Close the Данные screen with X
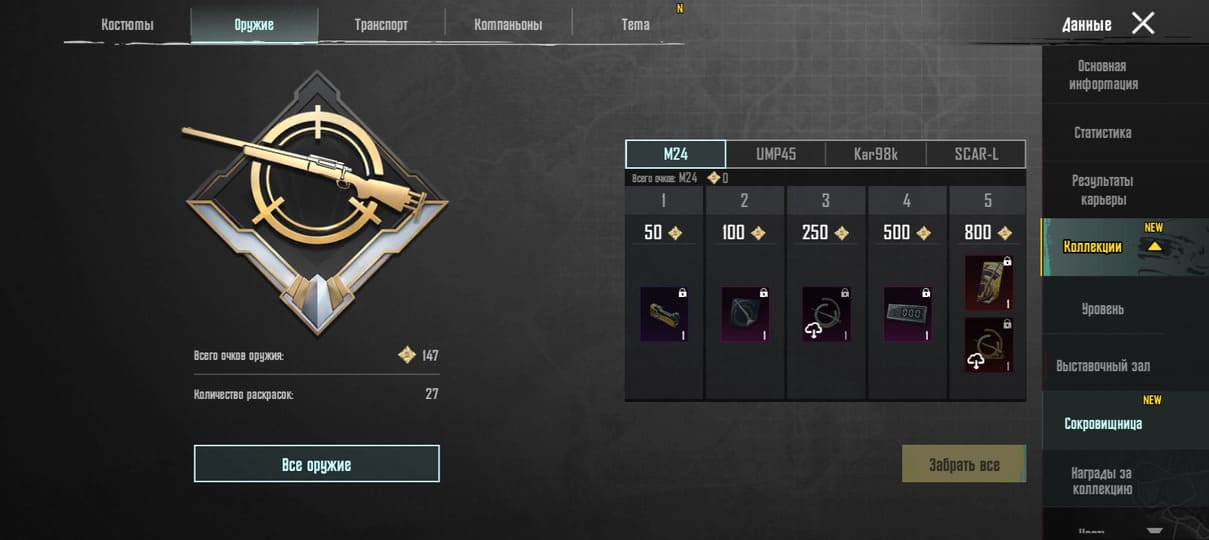 tap(1143, 23)
